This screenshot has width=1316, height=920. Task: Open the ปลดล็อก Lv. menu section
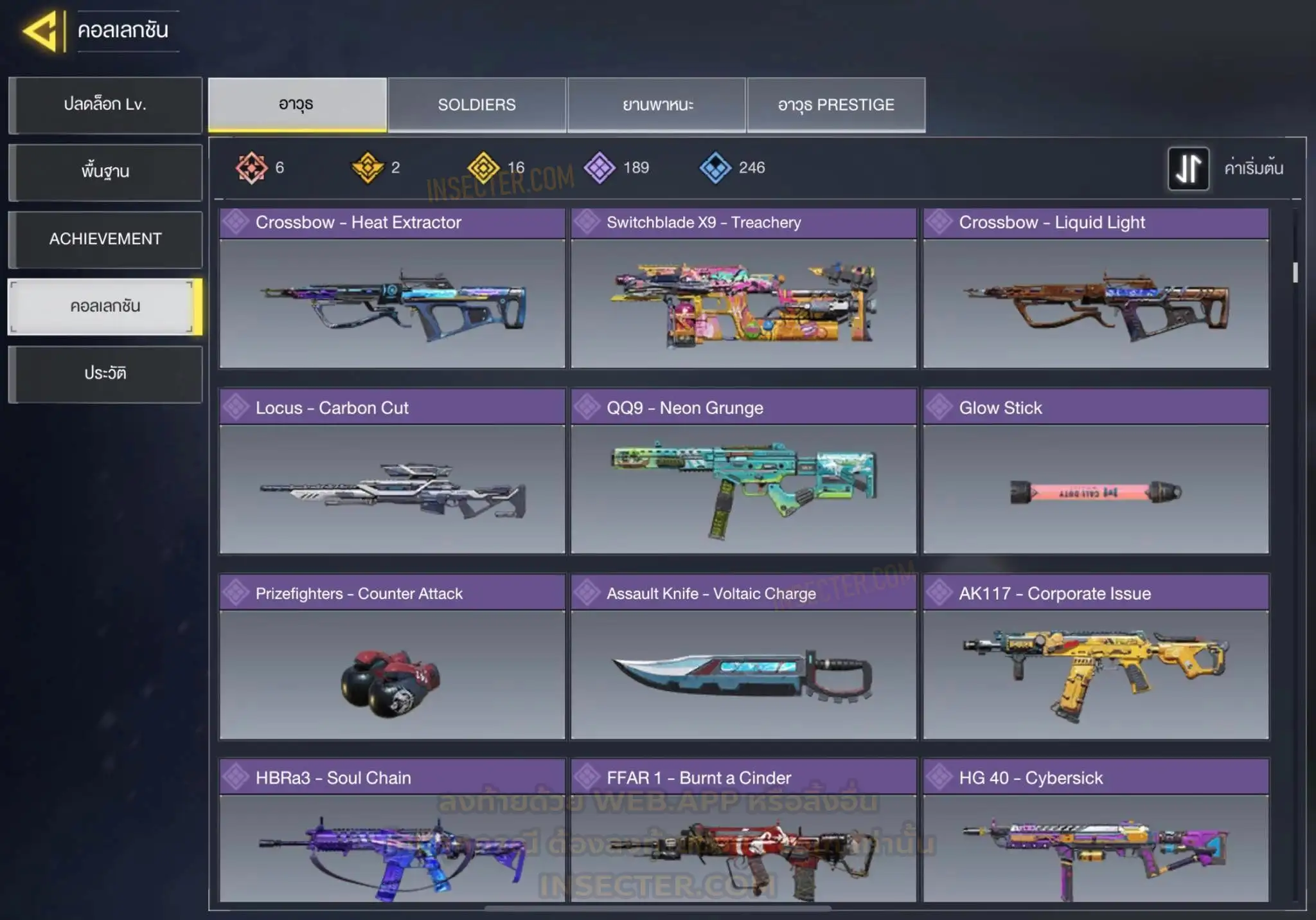point(105,105)
